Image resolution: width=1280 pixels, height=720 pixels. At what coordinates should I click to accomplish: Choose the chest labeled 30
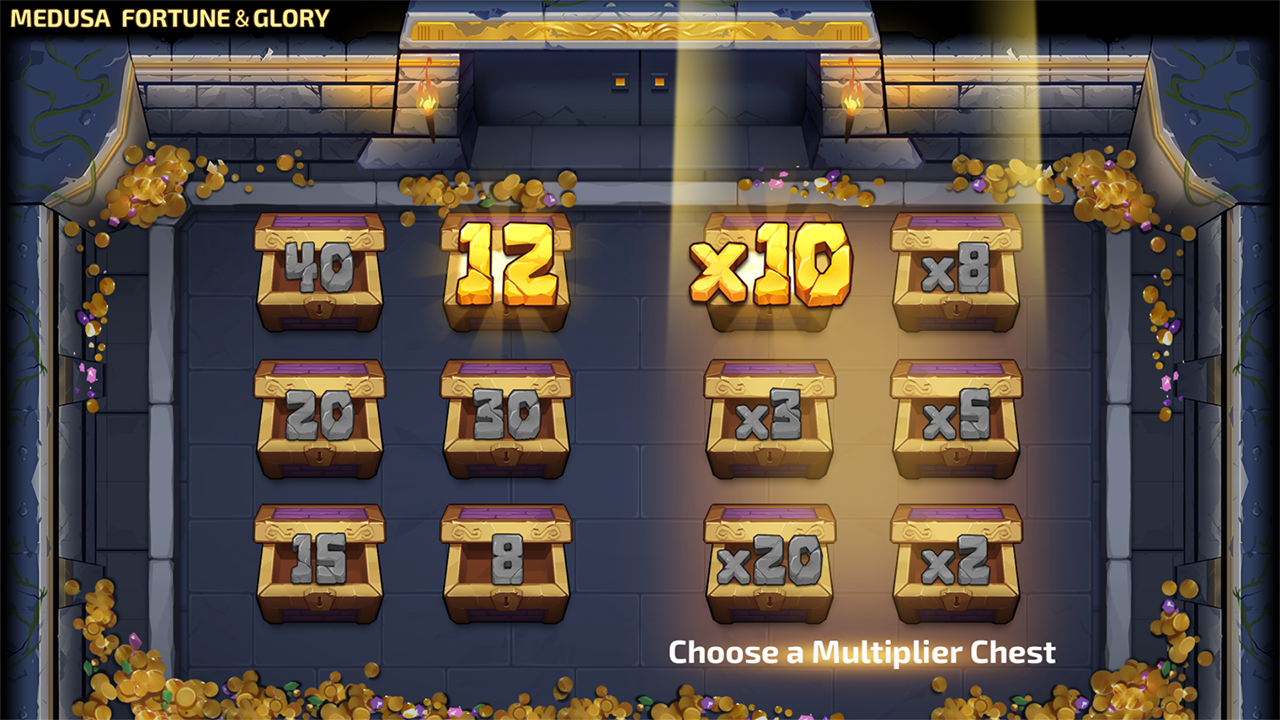tap(506, 418)
